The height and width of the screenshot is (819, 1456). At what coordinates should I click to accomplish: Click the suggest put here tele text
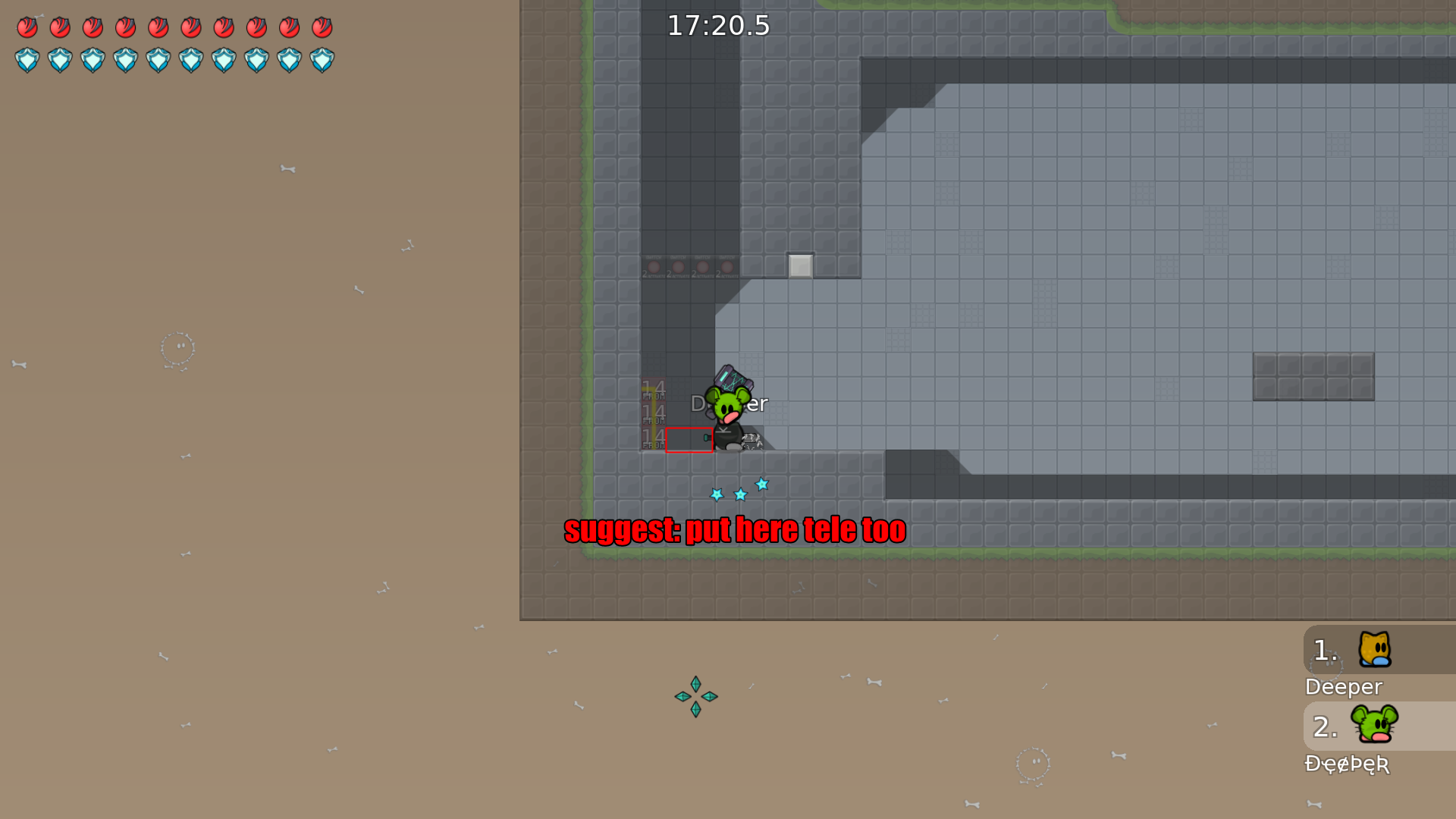(x=735, y=530)
